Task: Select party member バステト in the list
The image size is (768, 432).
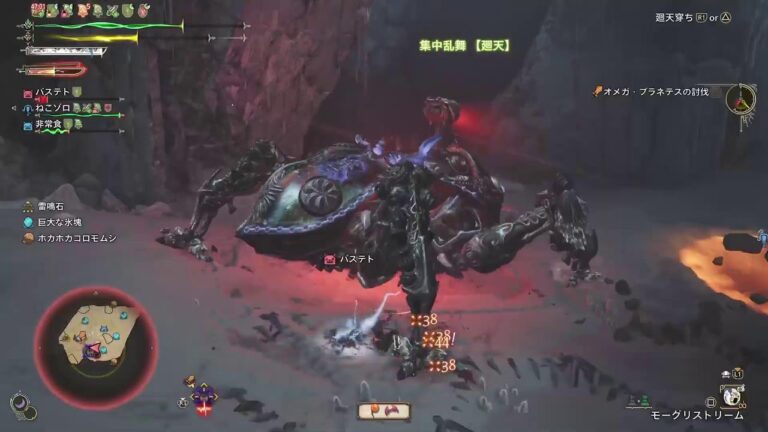Action: [52, 92]
